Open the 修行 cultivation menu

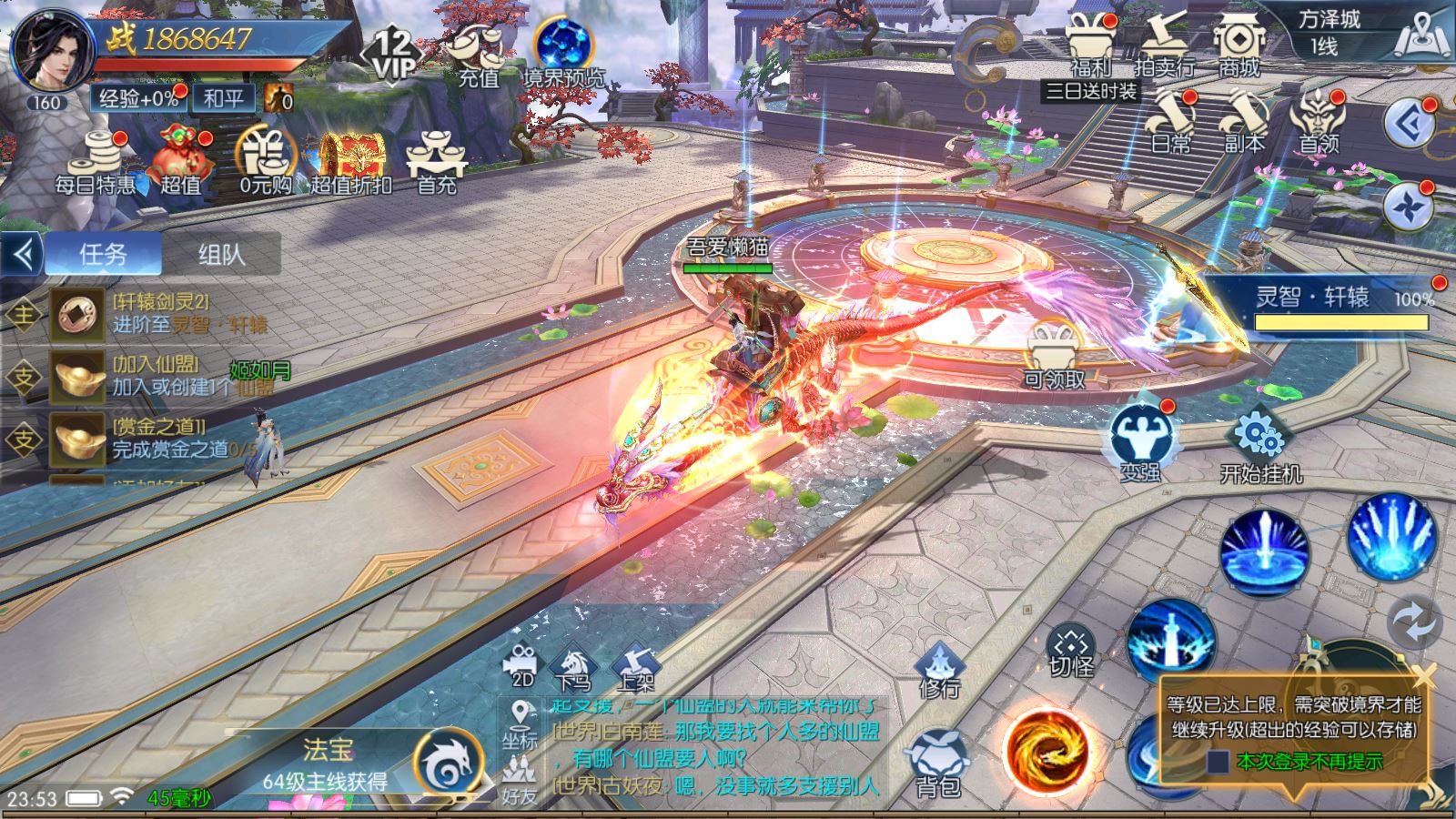coord(939,669)
